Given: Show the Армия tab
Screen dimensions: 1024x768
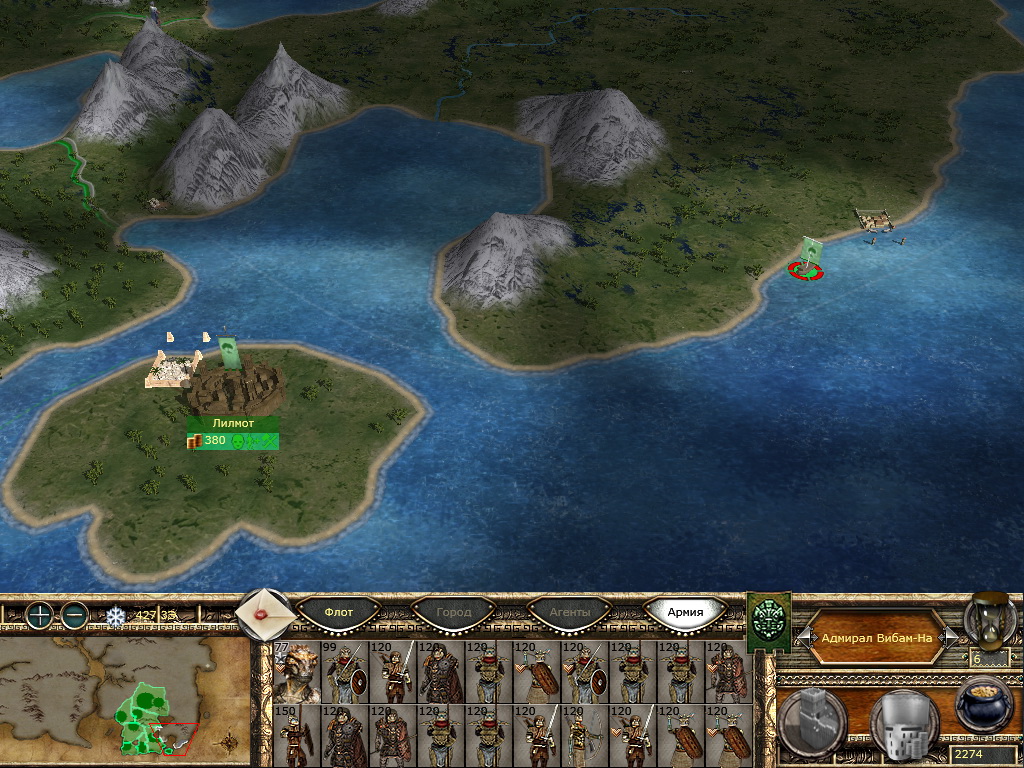Looking at the screenshot, I should pos(685,612).
